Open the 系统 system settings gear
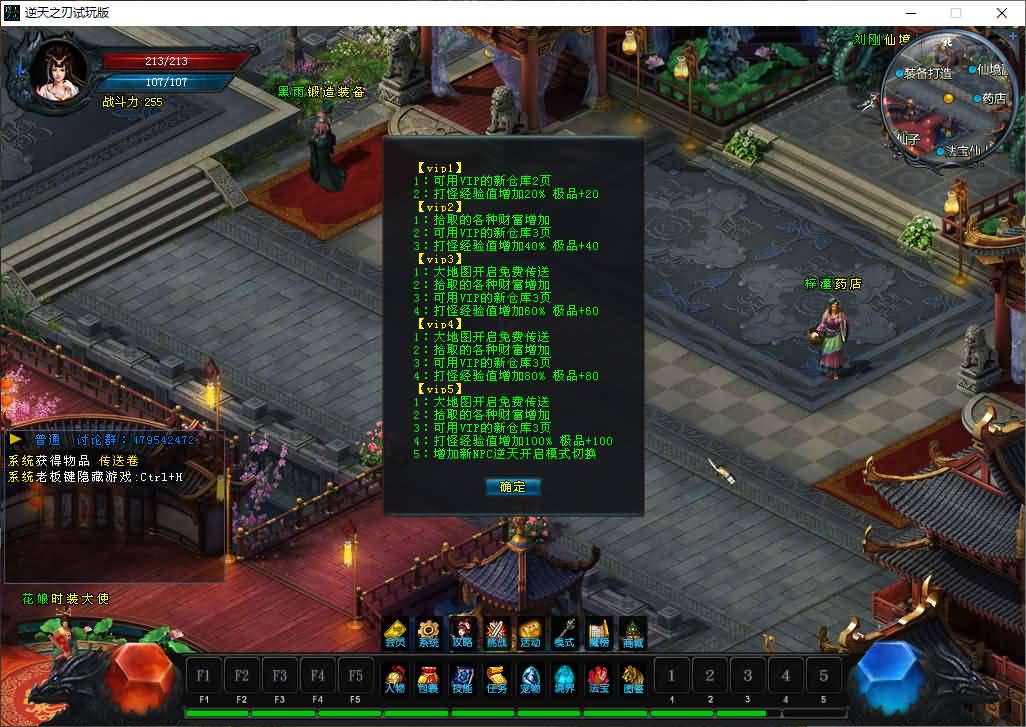 (429, 634)
